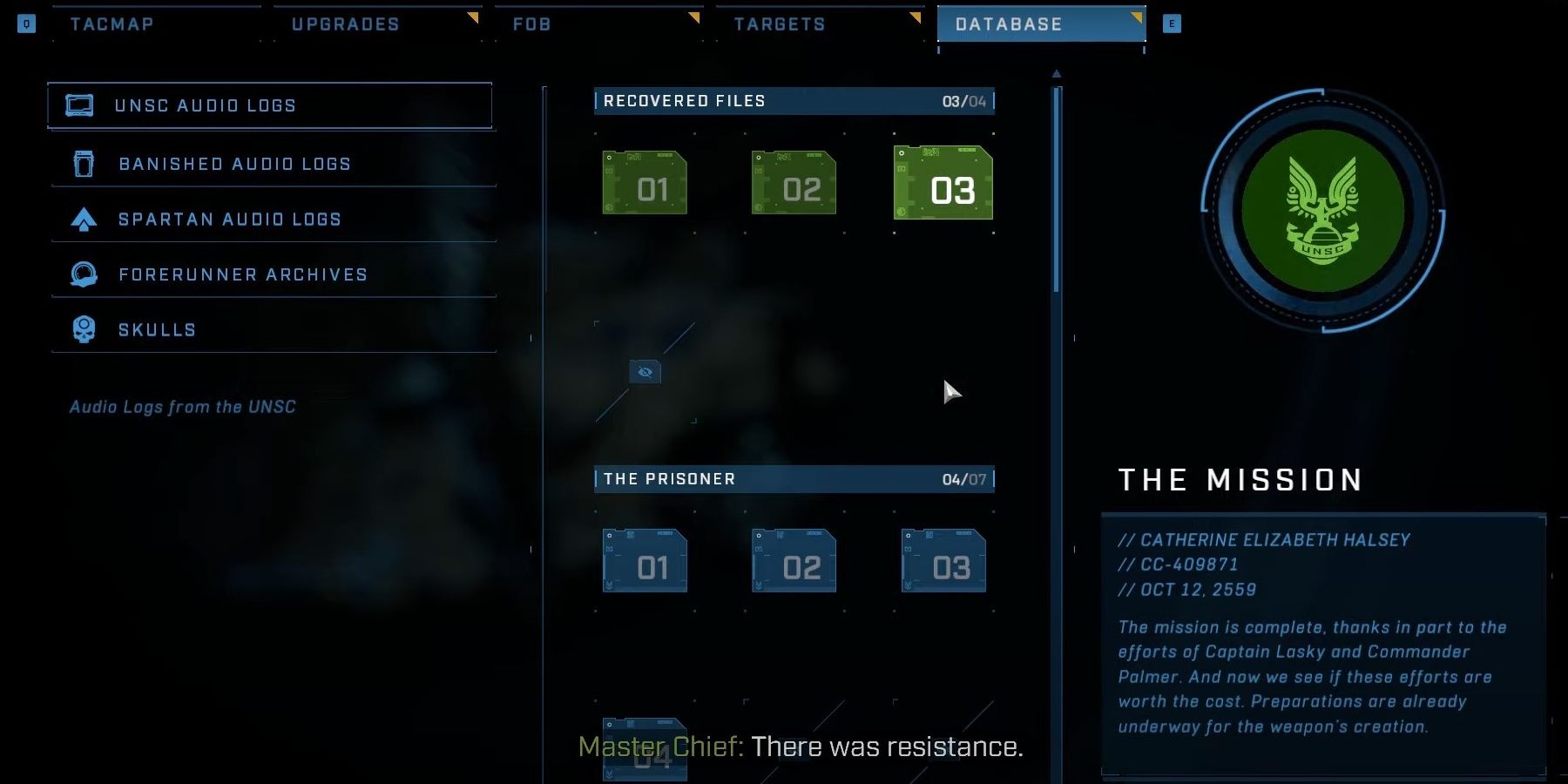Select the highlighted Recovered Files log 03

point(943,183)
